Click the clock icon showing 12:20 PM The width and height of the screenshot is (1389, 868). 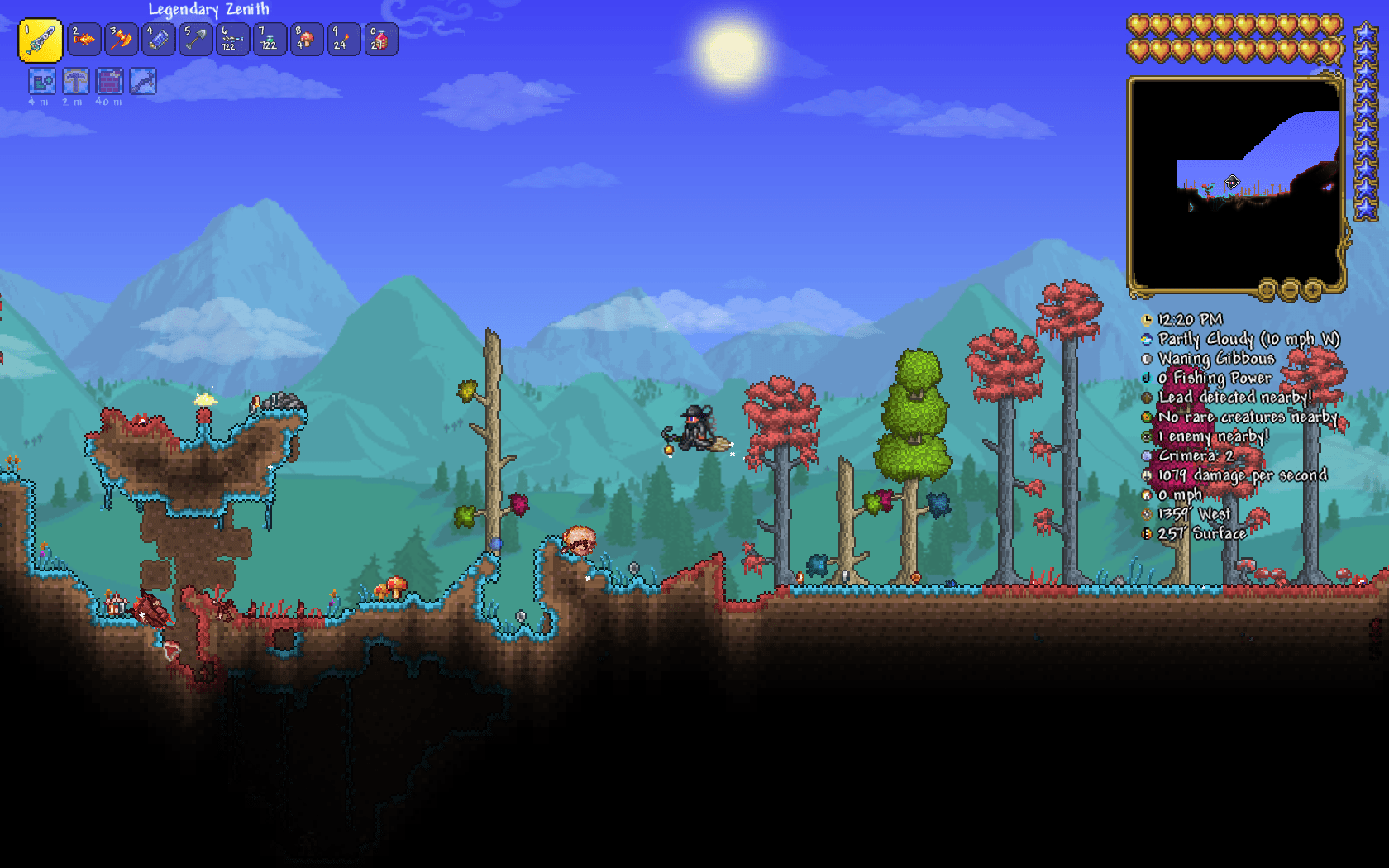click(x=1148, y=320)
